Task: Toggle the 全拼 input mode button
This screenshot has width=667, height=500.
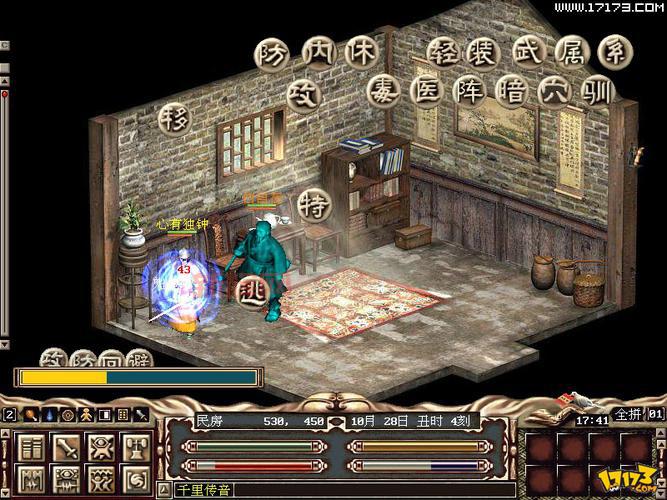Action: click(x=626, y=414)
